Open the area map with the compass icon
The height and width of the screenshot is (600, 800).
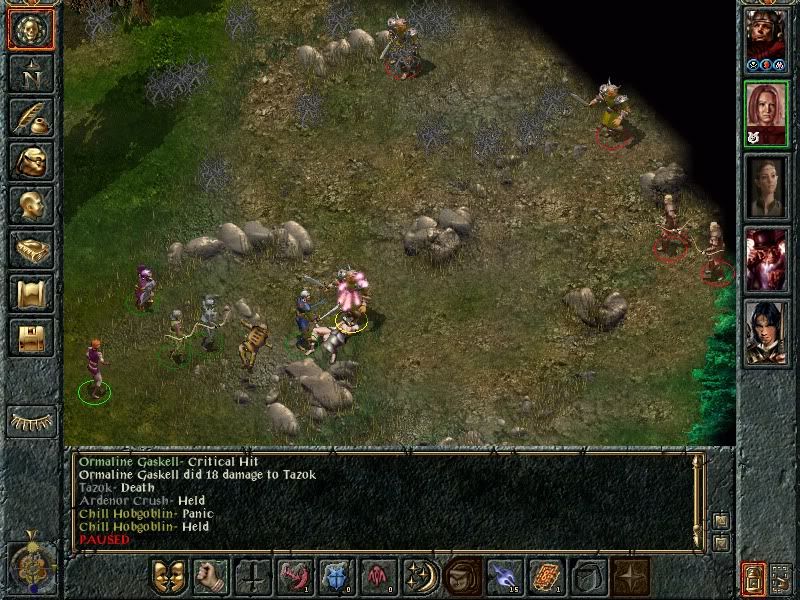pos(30,72)
